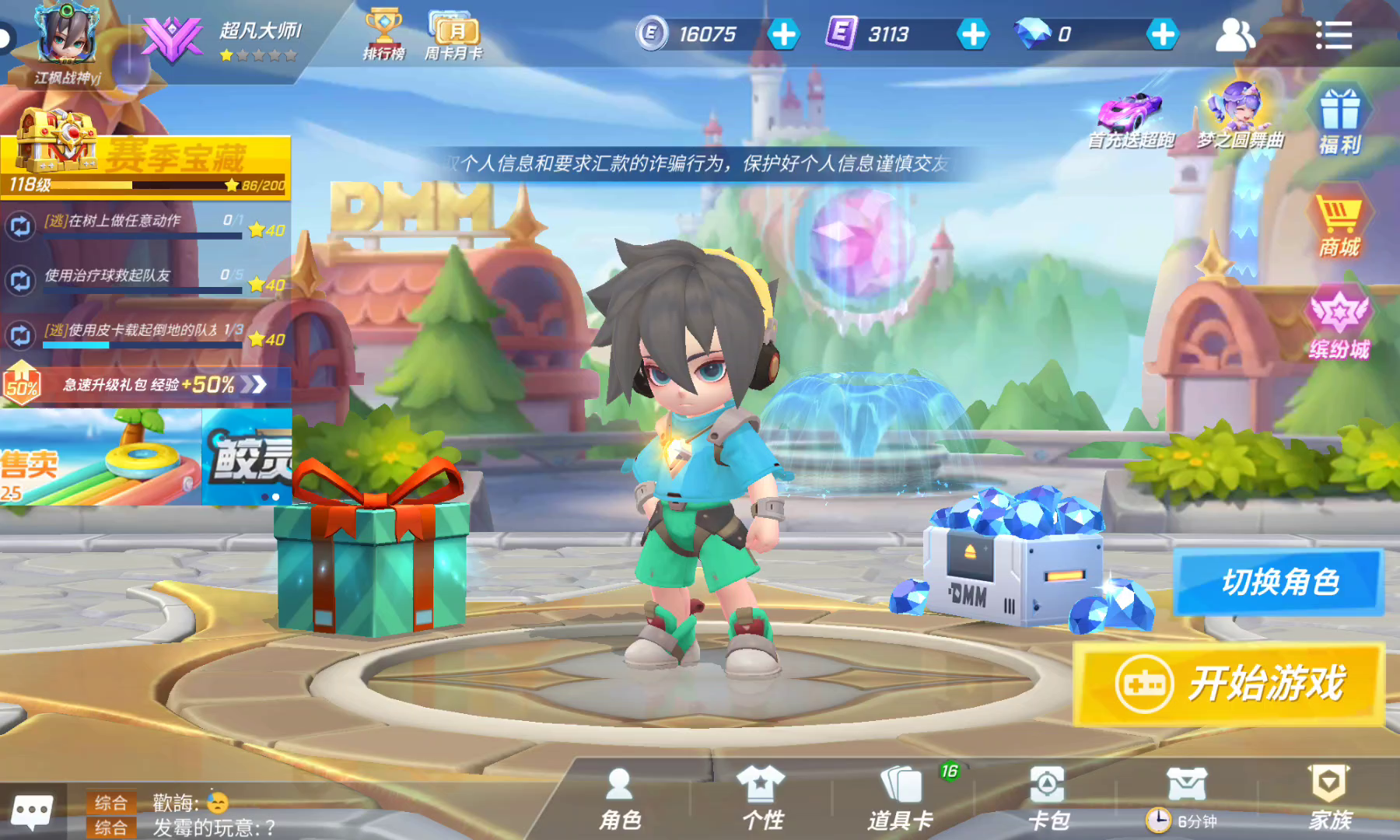Viewport: 1400px width, 840px height.
Task: Open the 排行榜 leaderboard trophy
Action: click(383, 34)
